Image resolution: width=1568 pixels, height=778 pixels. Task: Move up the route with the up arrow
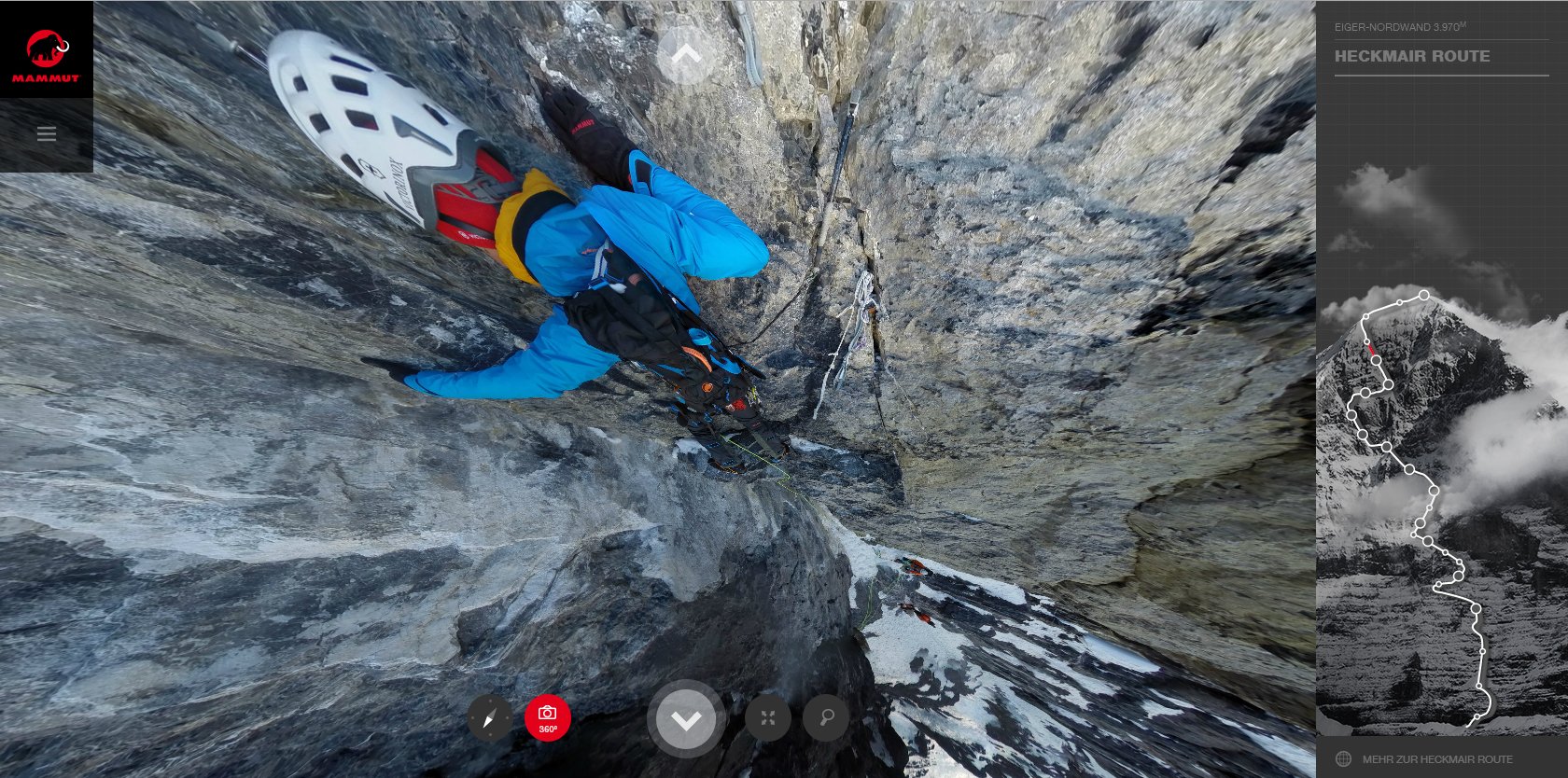(686, 55)
